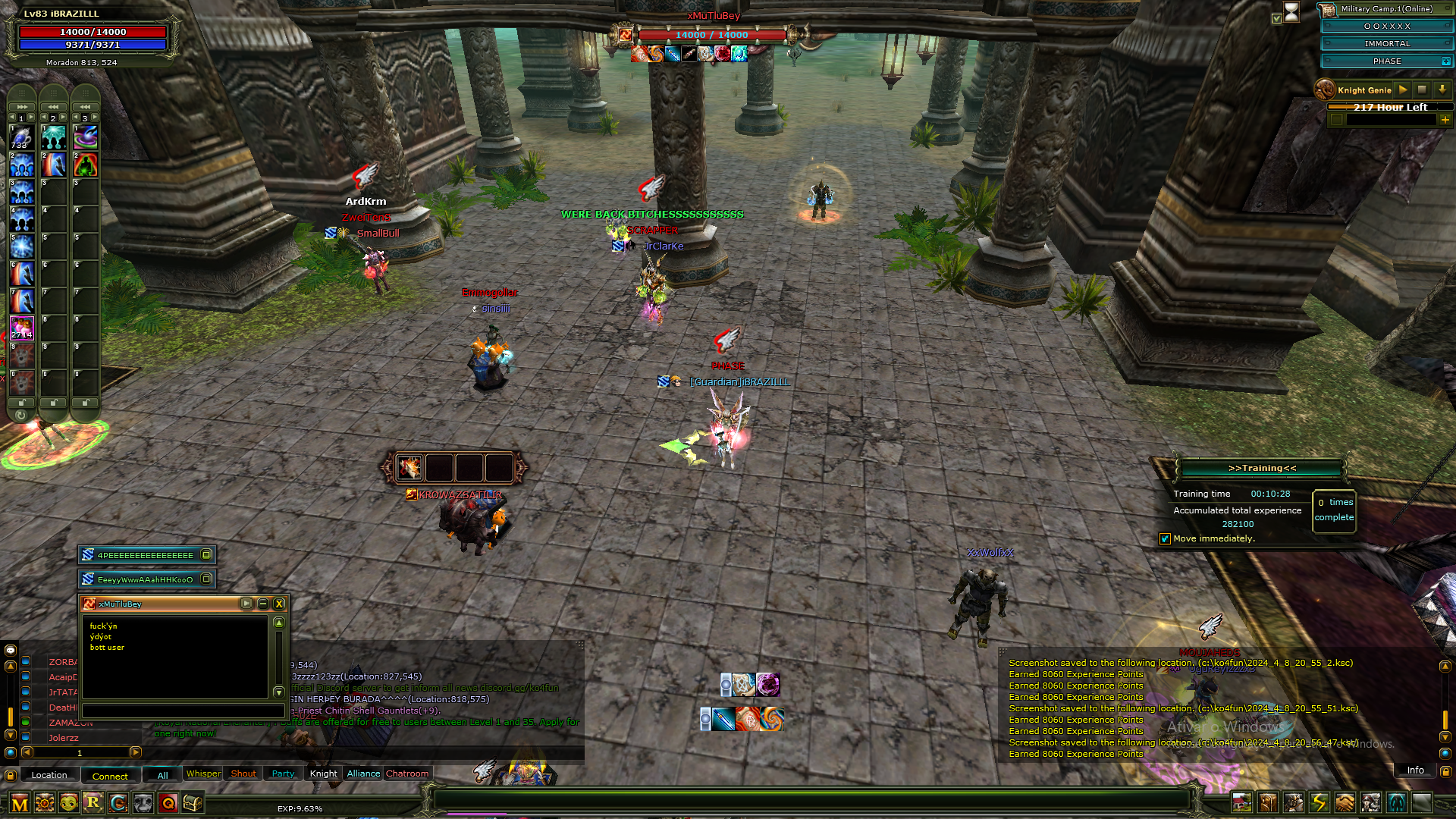This screenshot has height=819, width=1456.
Task: Click the handshake trade icon
Action: 1345,803
